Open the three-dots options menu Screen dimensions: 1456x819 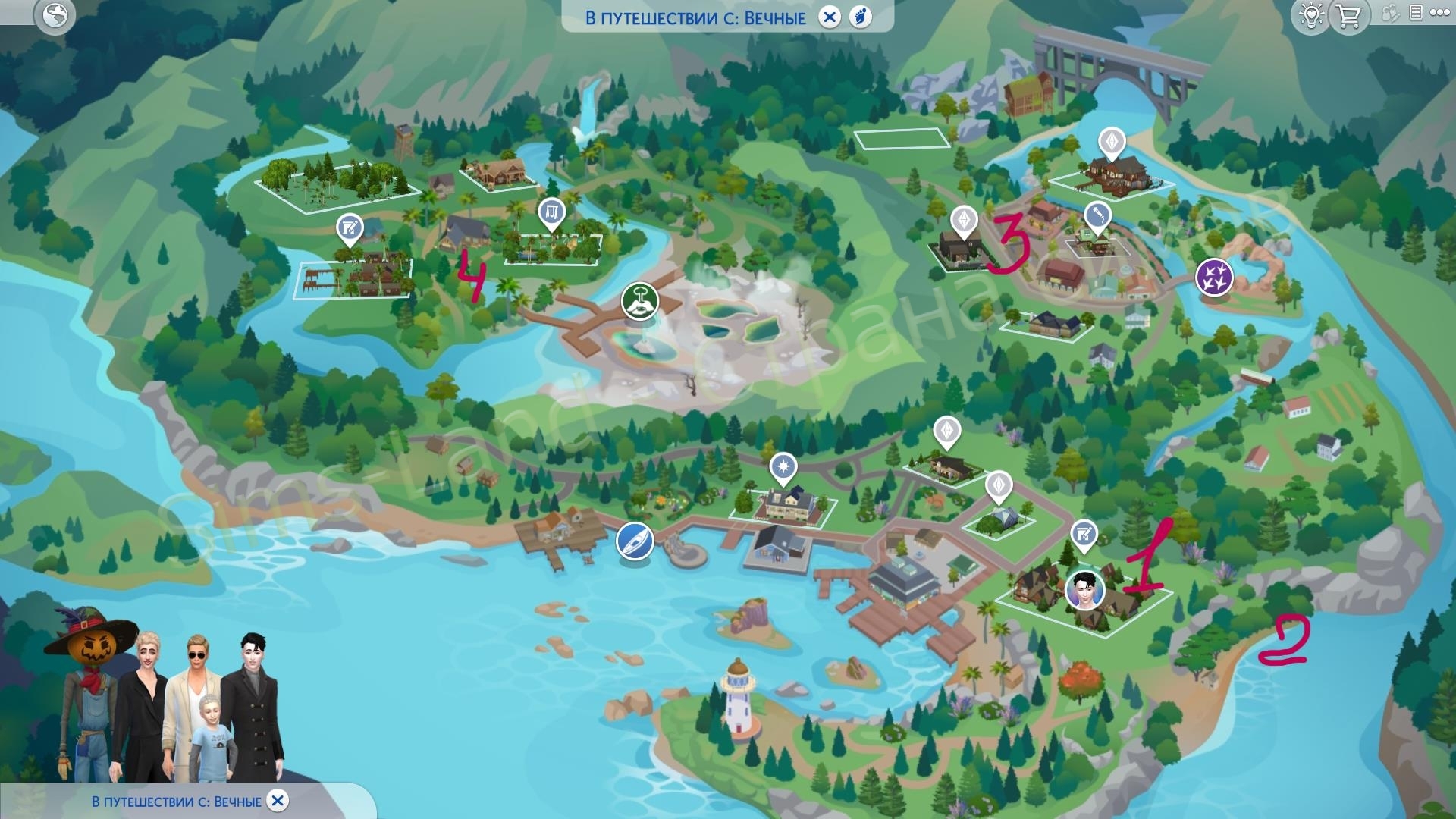point(1439,13)
